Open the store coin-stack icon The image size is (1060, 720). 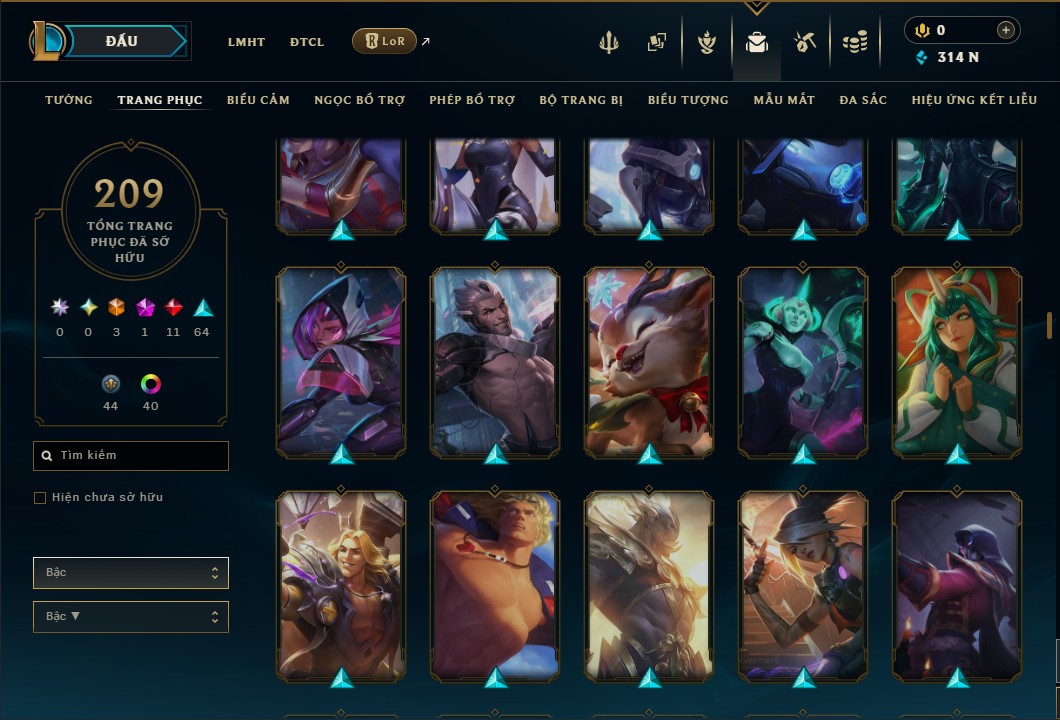854,42
